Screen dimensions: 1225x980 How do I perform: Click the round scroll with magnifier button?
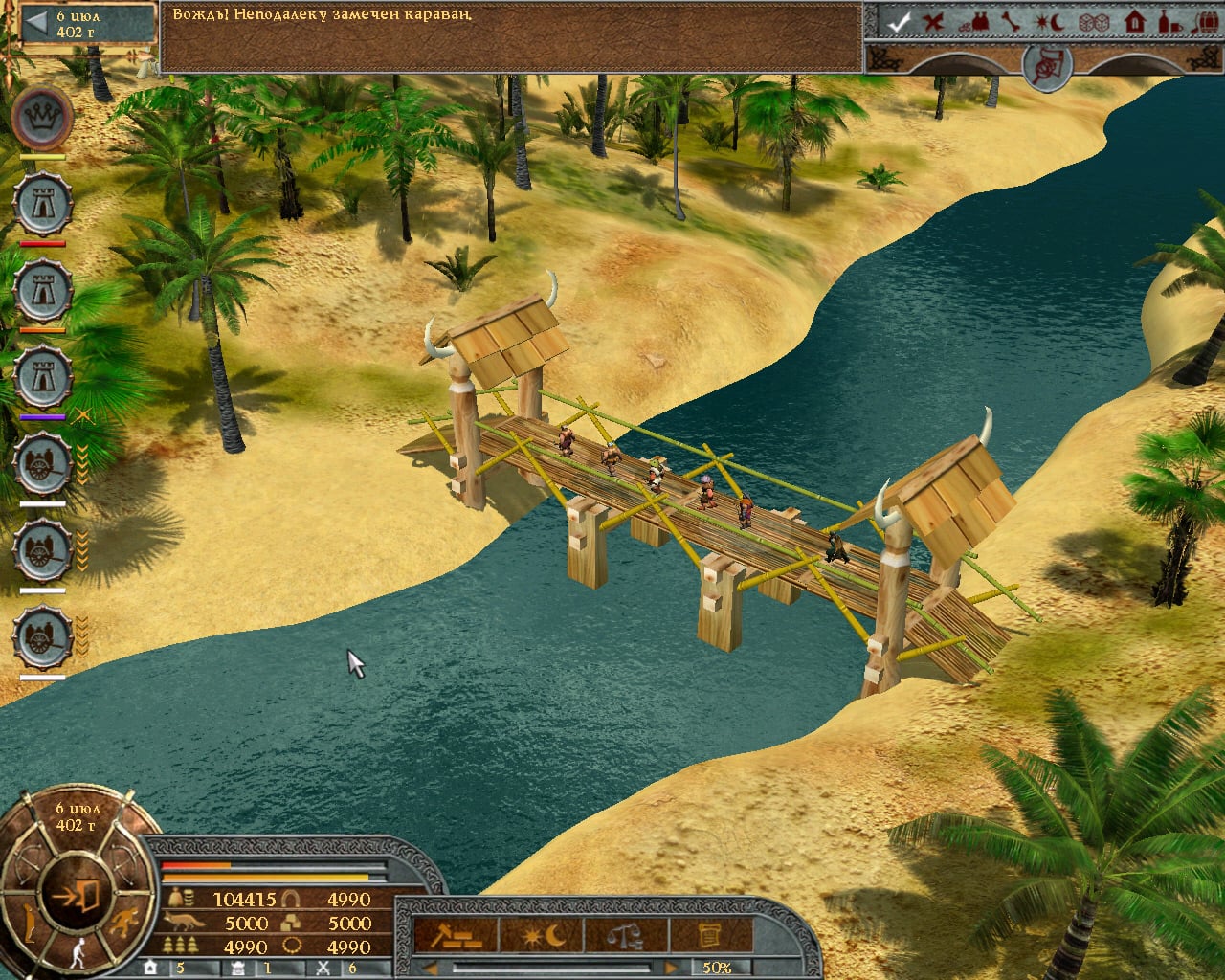(1046, 65)
